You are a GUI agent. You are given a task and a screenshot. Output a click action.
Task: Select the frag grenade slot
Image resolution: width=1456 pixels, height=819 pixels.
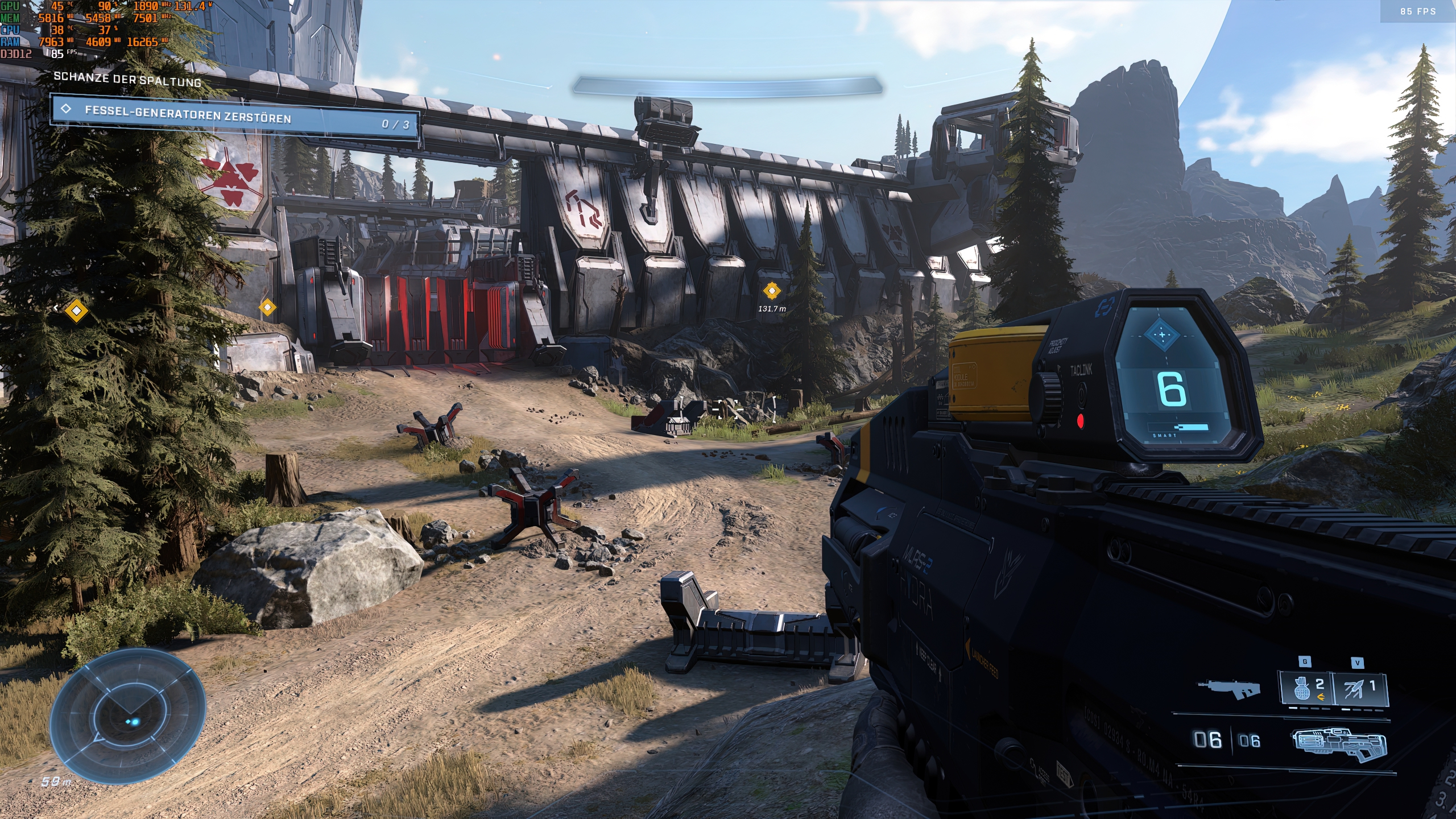[1307, 689]
